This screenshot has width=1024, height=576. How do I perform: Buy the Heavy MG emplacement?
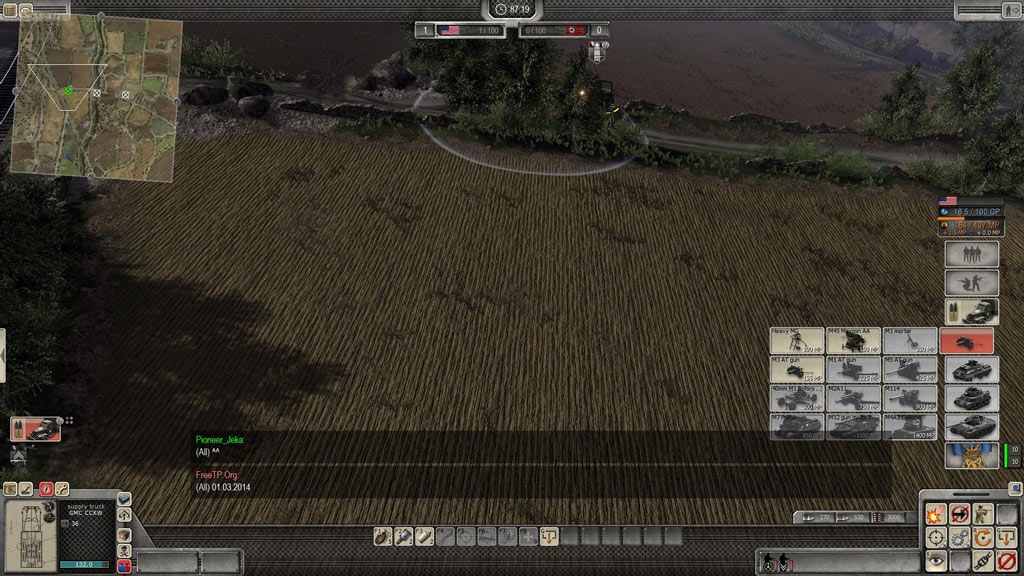(797, 341)
